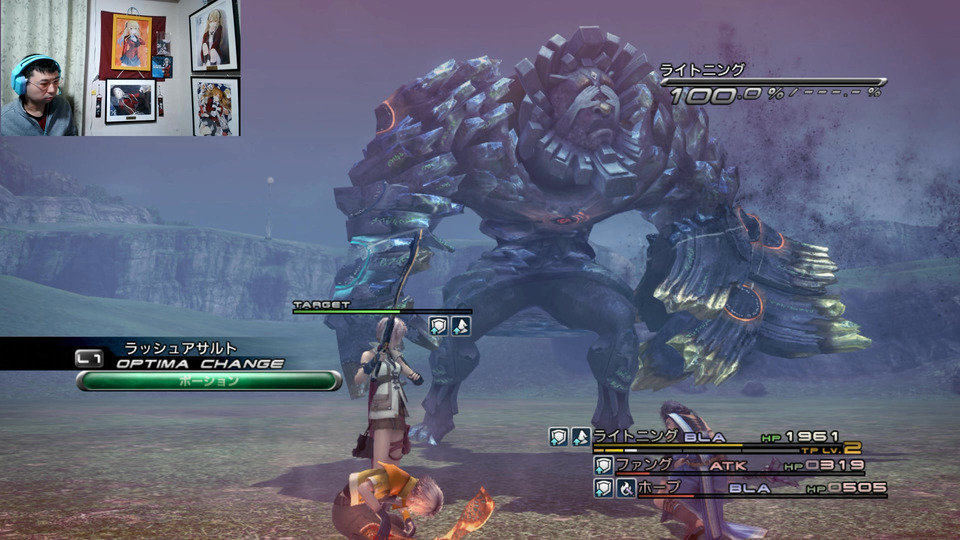Click the cloak buff icon beside ライトニング's party name

tap(581, 437)
